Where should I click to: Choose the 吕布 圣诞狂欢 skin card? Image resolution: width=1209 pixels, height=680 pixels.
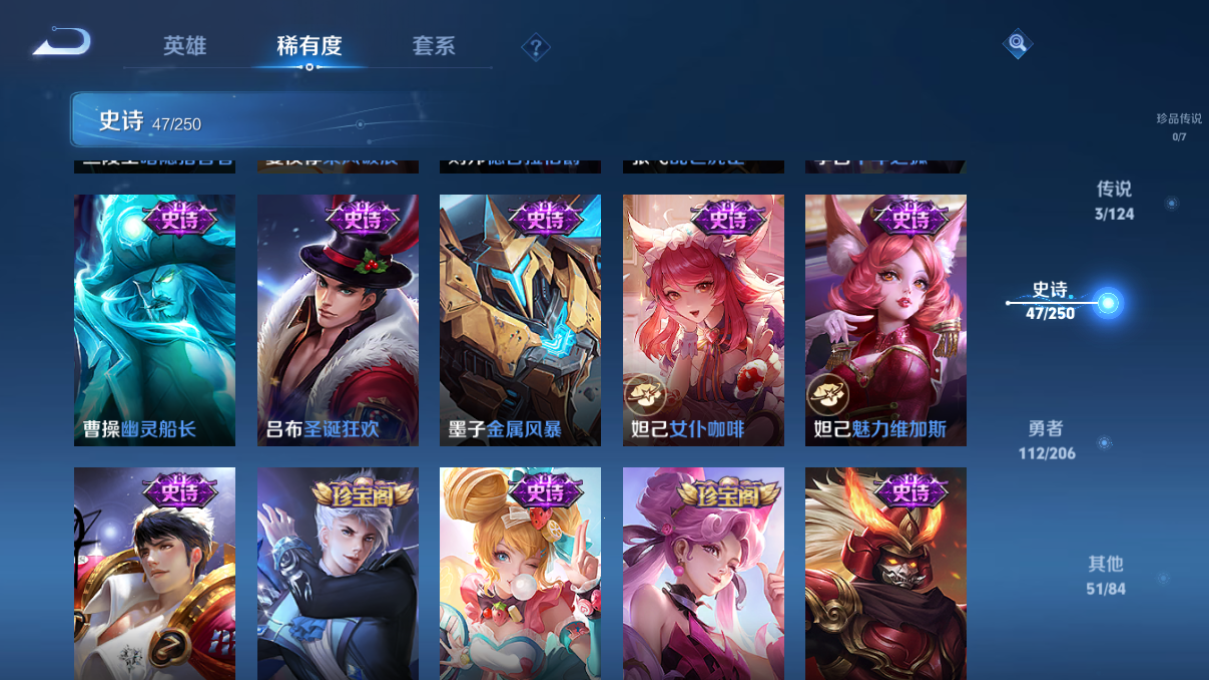[338, 320]
